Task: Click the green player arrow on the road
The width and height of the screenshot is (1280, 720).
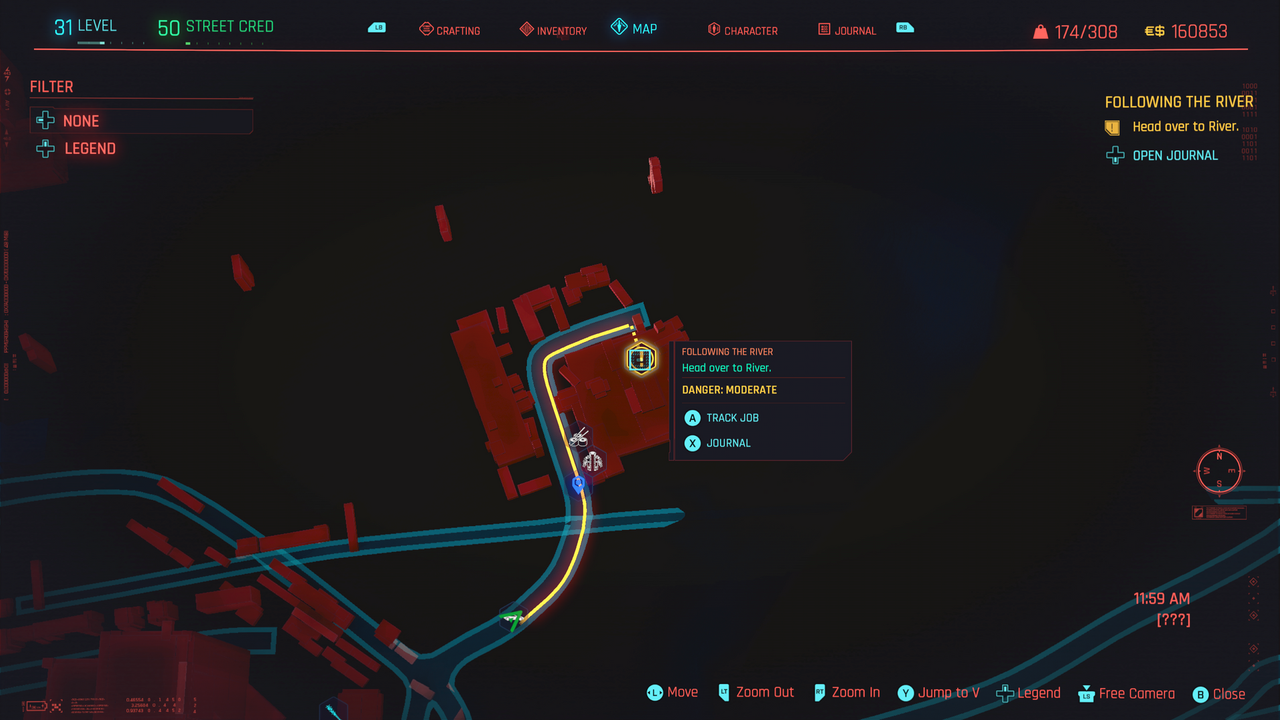Action: [x=510, y=617]
